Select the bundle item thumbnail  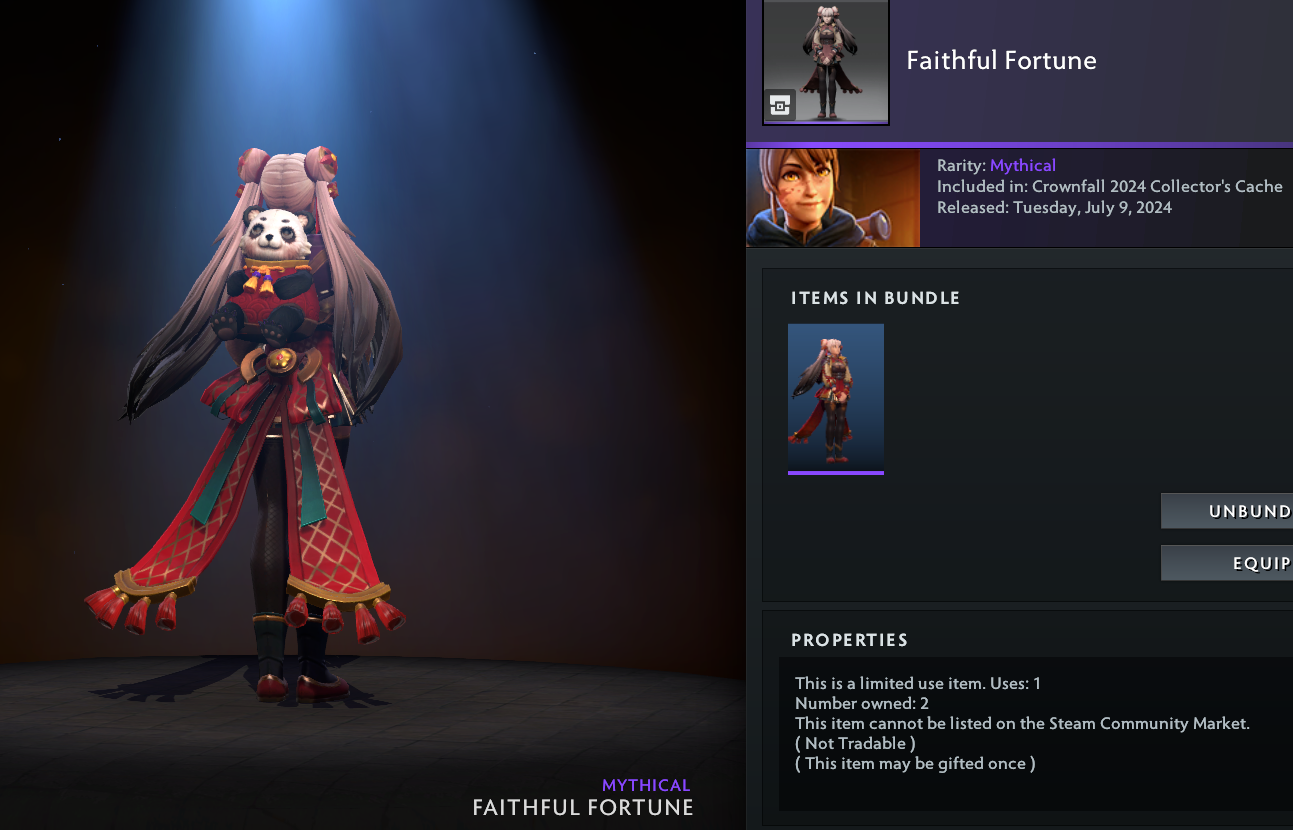point(836,395)
